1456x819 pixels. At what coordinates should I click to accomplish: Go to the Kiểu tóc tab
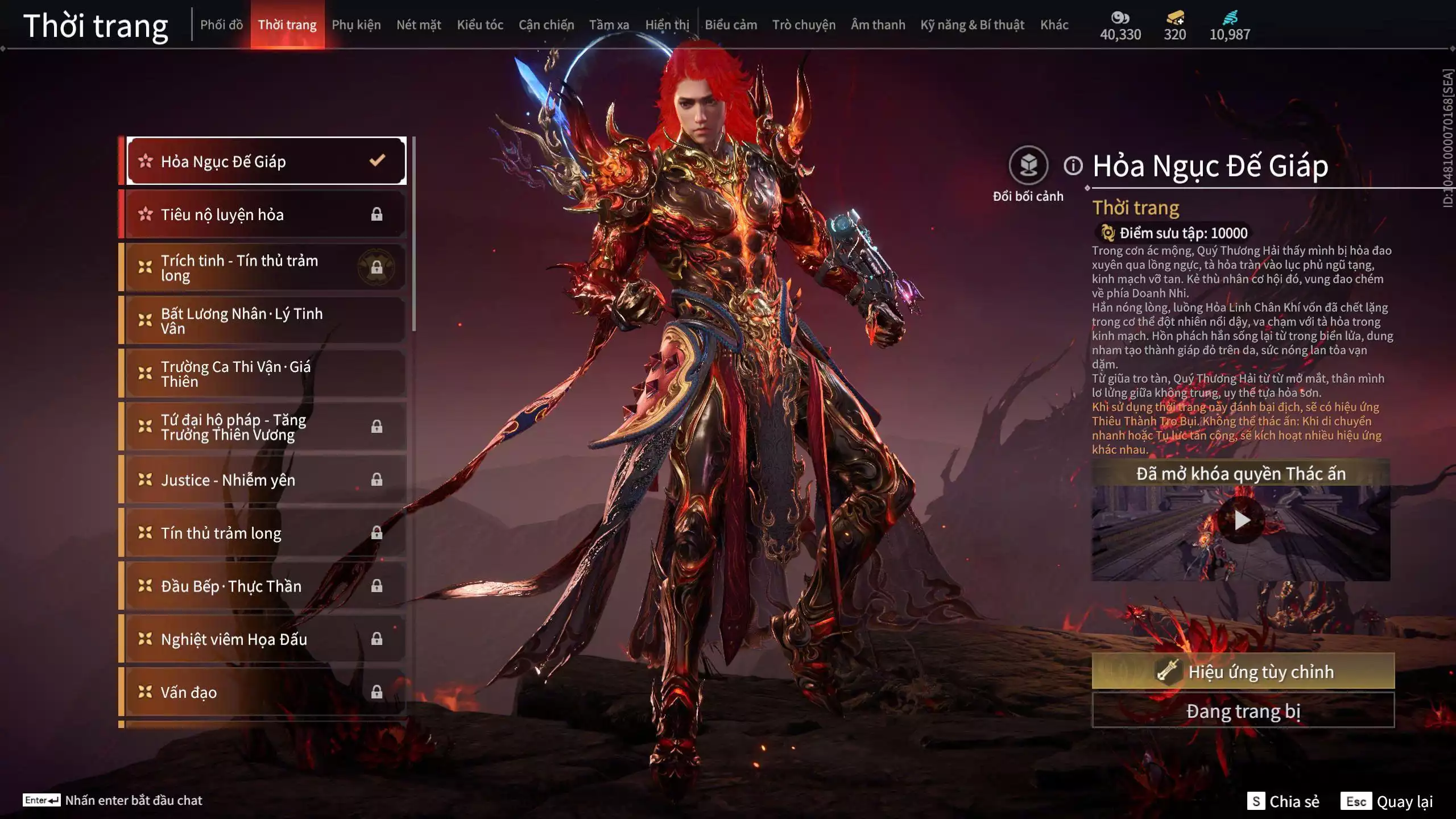(x=480, y=25)
